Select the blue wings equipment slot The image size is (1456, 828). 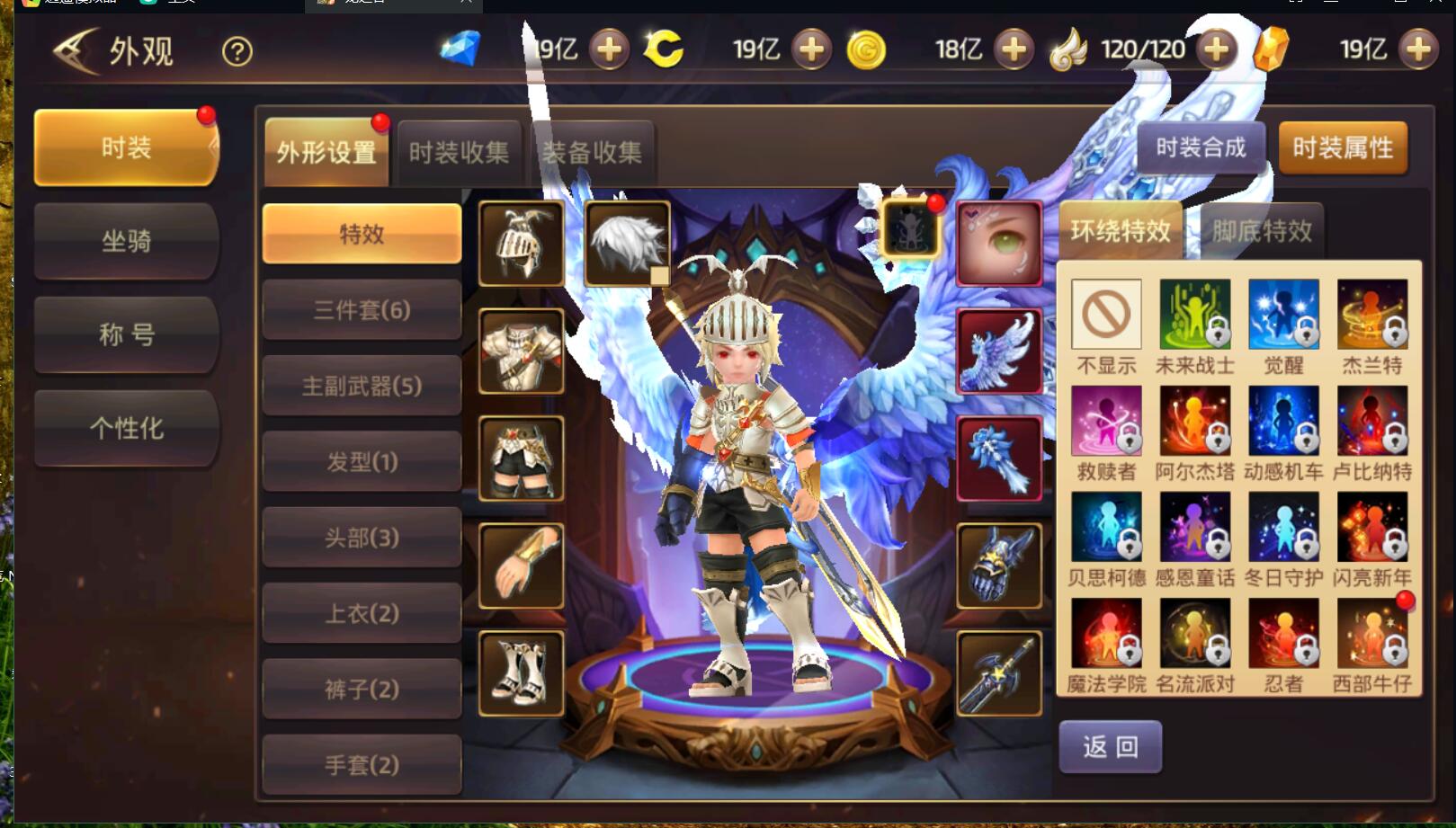point(999,352)
